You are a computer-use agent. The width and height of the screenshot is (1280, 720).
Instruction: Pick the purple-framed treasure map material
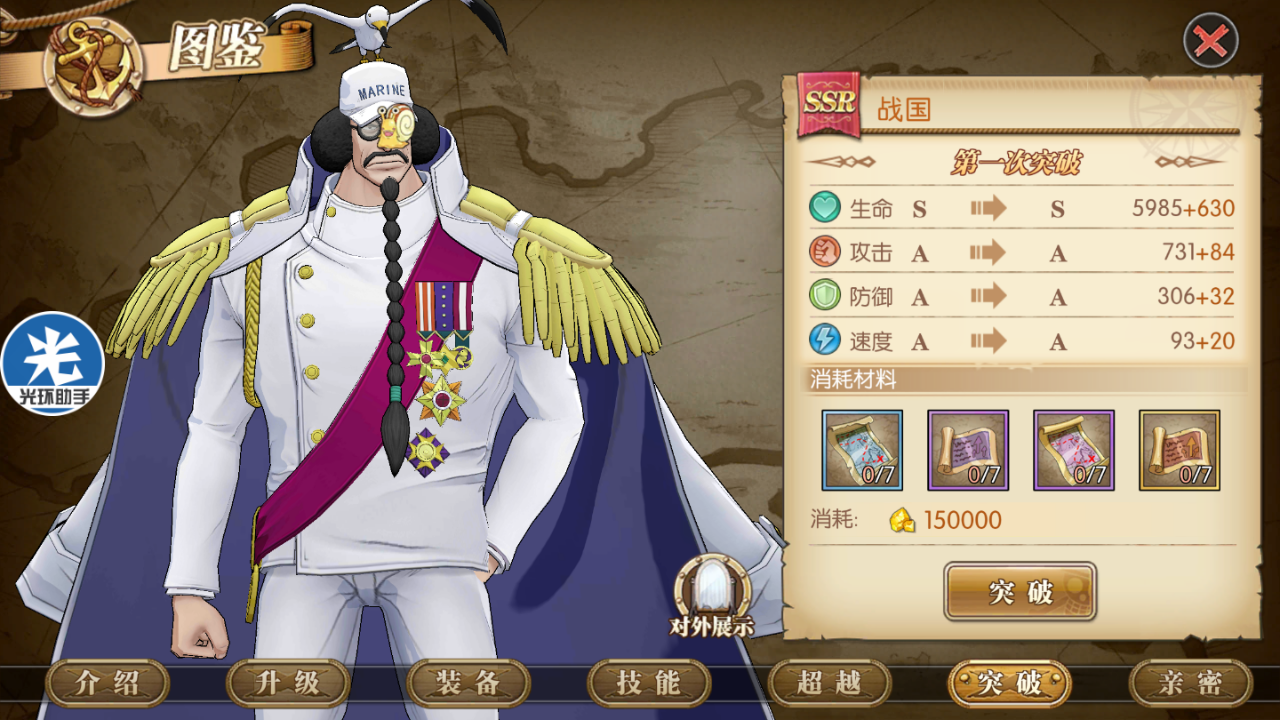point(1074,450)
